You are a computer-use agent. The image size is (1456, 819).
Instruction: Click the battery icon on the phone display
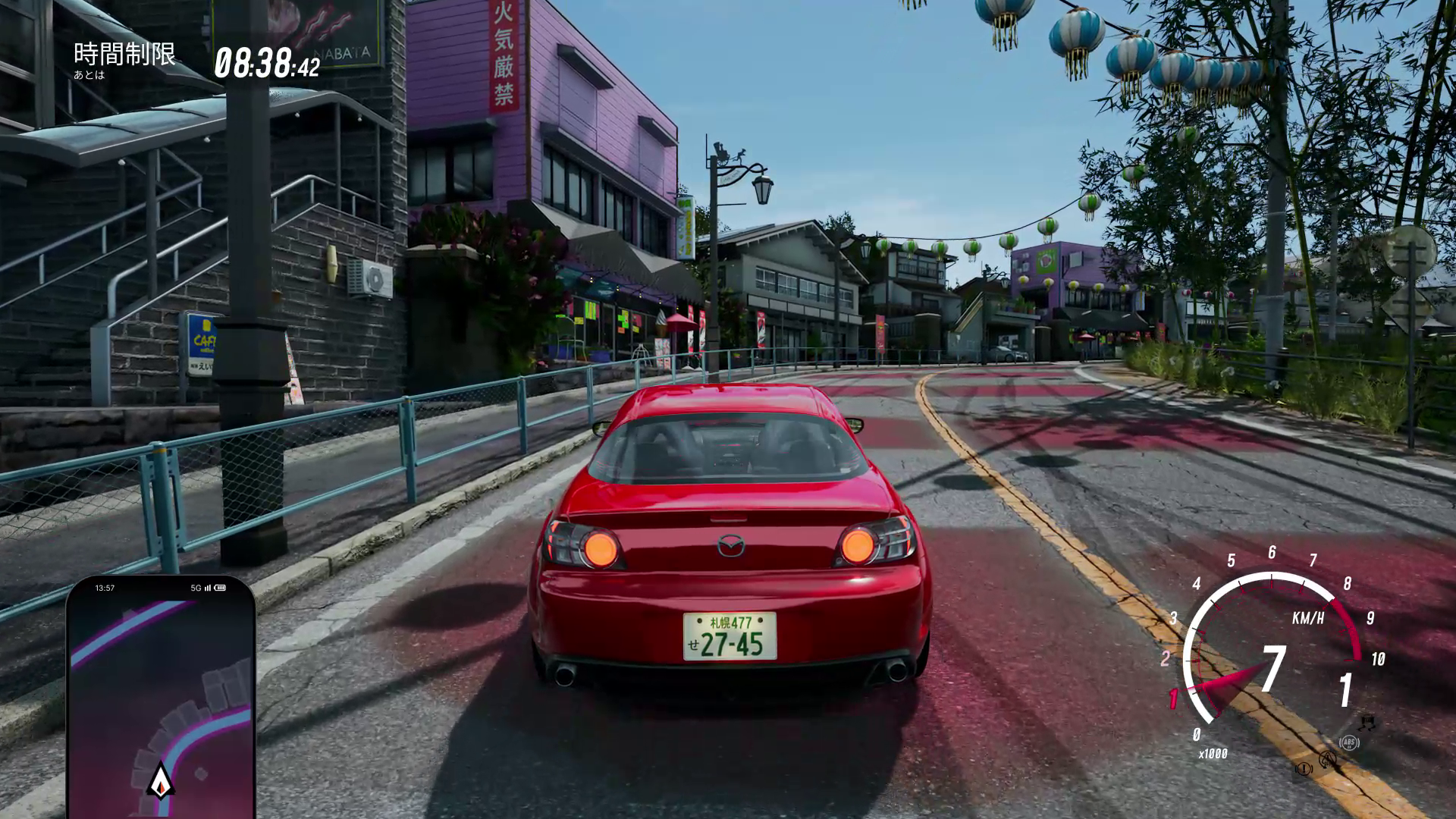220,588
